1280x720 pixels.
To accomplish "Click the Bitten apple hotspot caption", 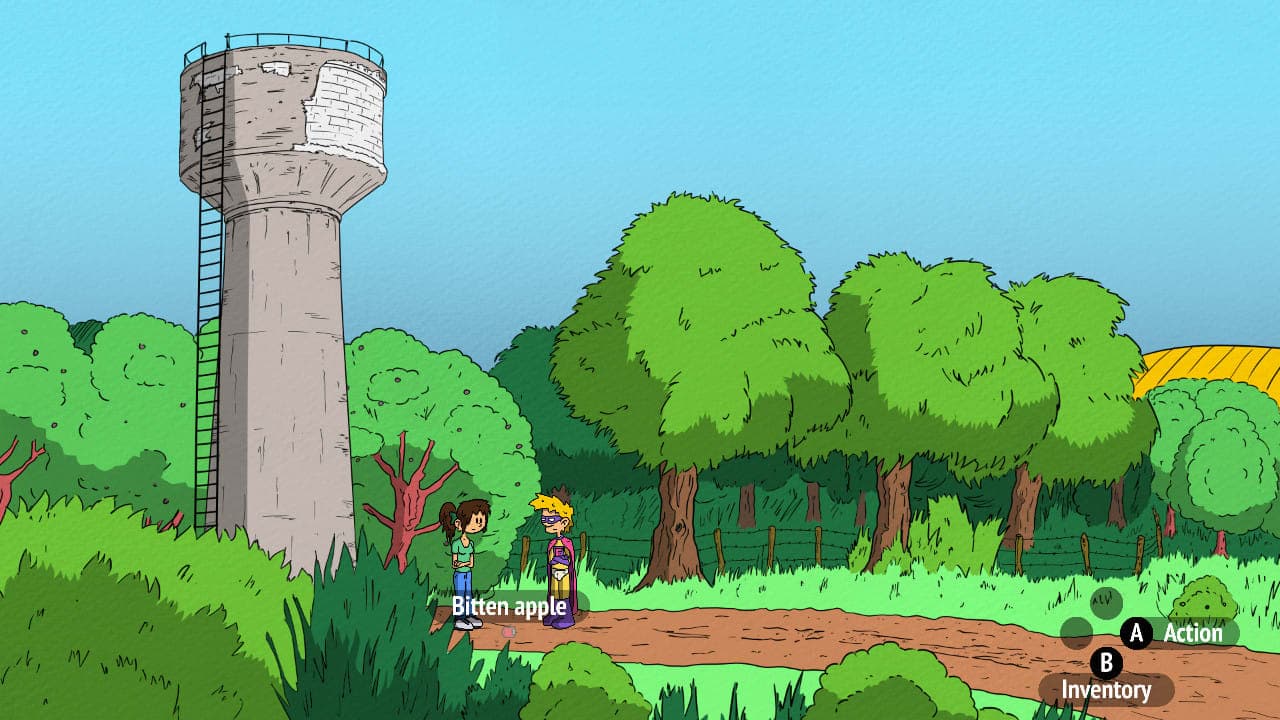I will [x=510, y=606].
